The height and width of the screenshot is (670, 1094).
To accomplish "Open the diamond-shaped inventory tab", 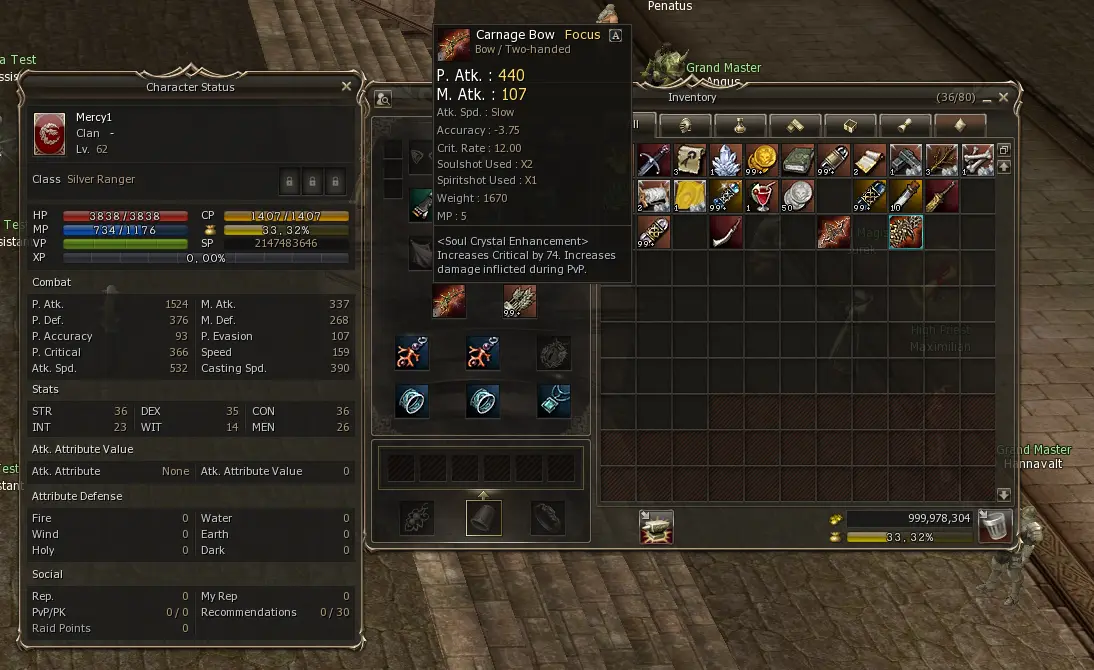I will [x=959, y=125].
